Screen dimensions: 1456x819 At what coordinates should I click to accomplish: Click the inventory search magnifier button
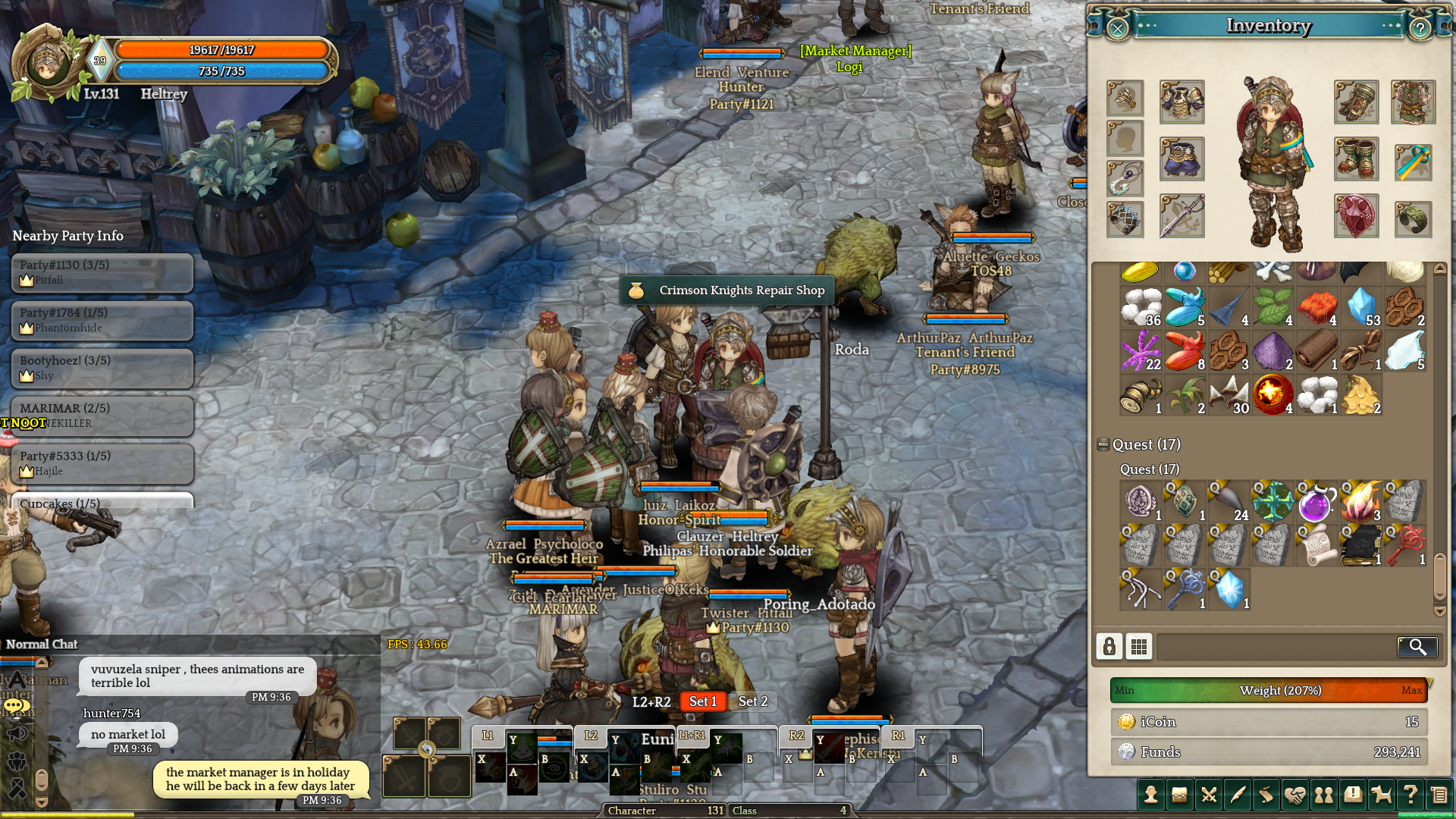click(x=1417, y=646)
